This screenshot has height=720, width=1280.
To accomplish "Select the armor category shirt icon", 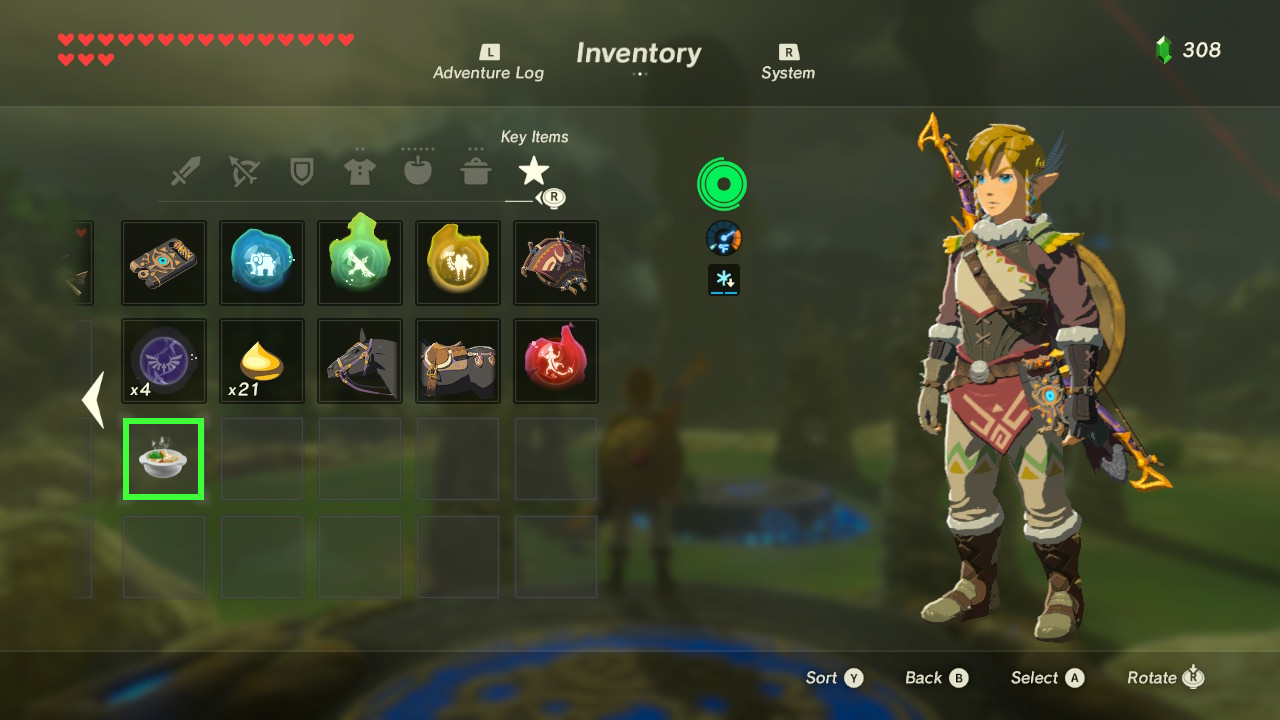I will point(360,170).
